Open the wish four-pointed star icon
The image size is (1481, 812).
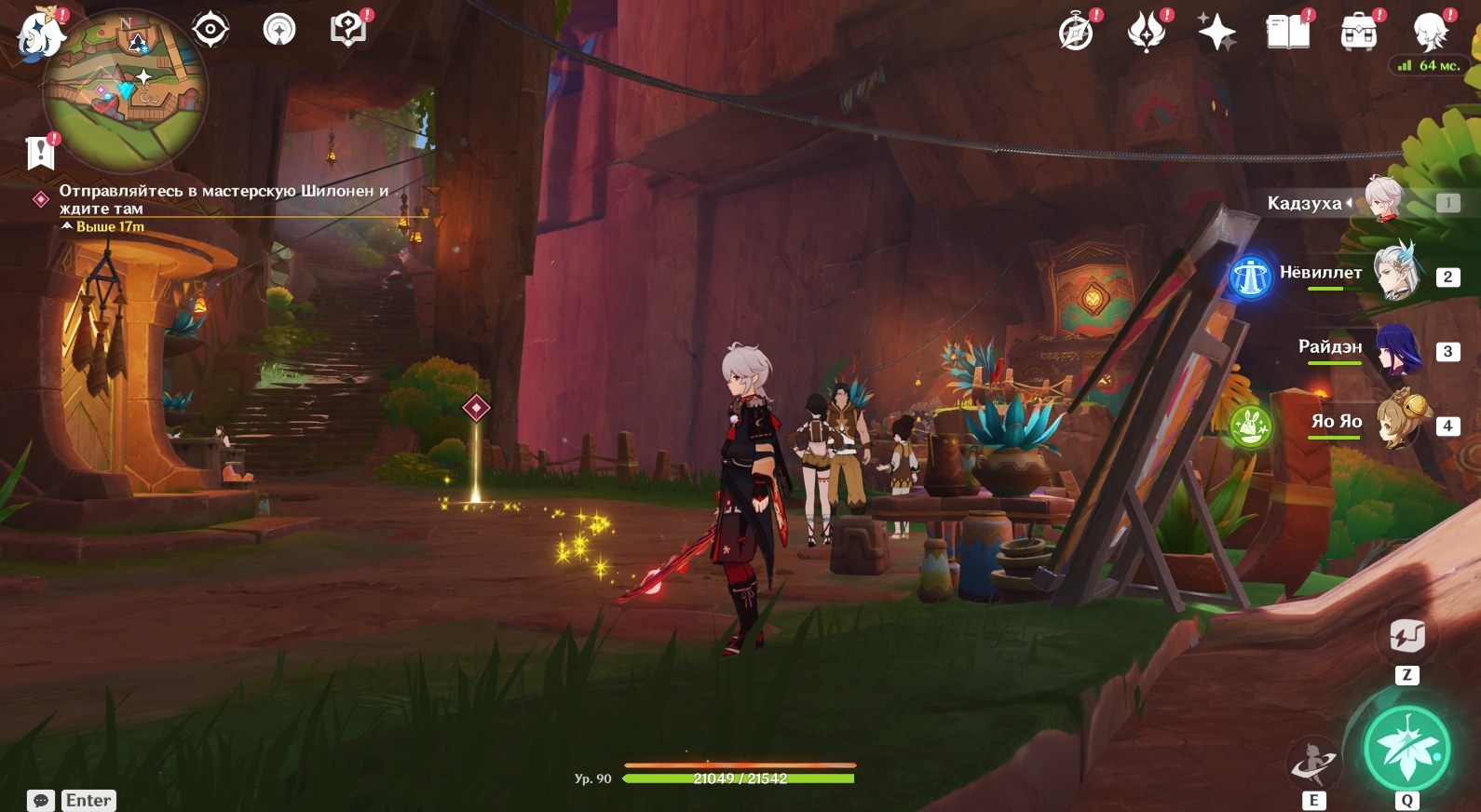point(1216,33)
